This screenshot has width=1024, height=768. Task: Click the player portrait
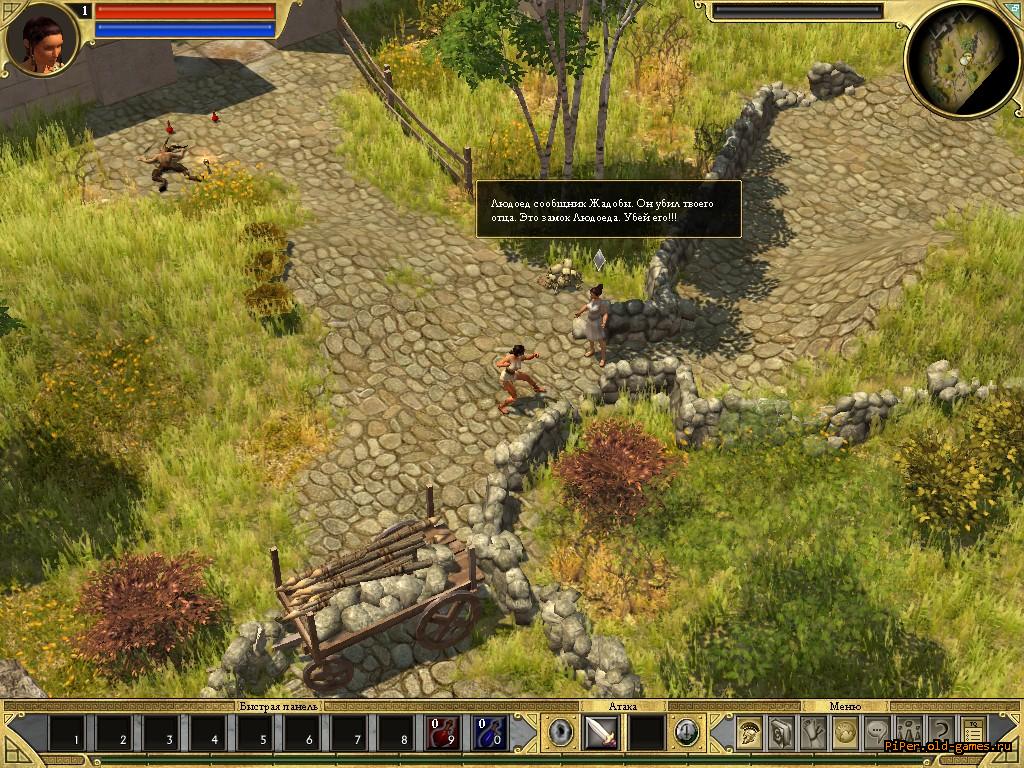tap(41, 40)
